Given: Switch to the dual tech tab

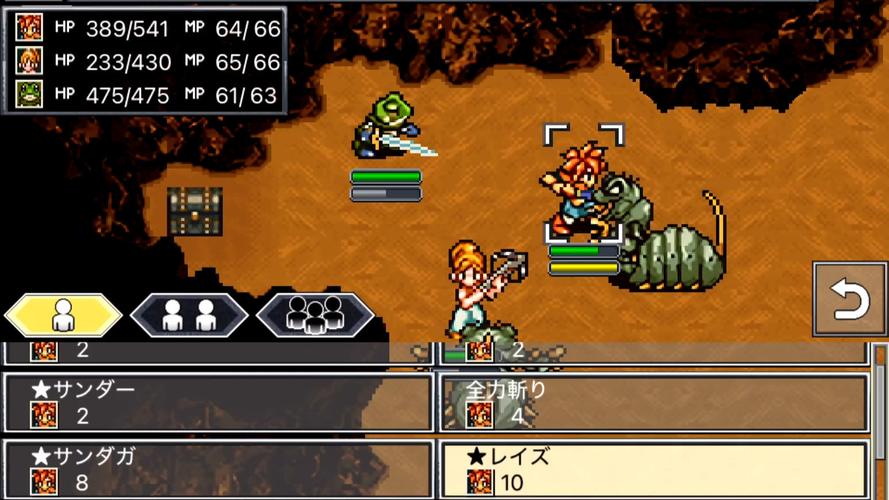Looking at the screenshot, I should coord(189,316).
